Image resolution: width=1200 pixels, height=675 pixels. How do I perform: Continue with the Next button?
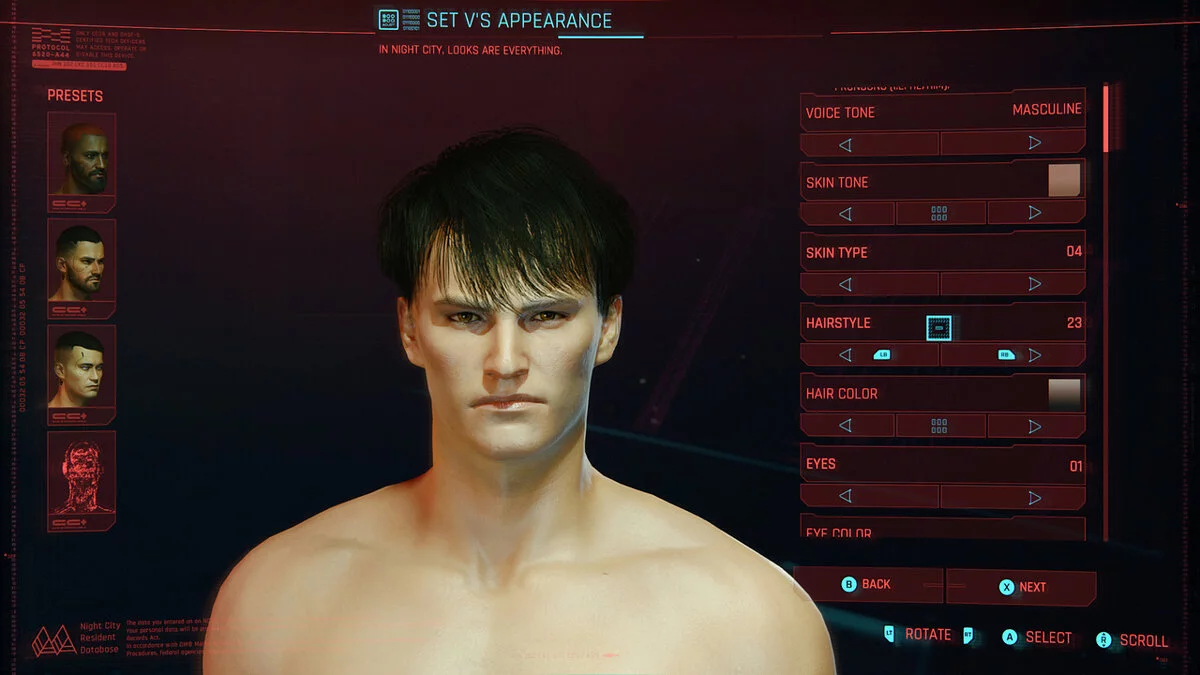1022,587
